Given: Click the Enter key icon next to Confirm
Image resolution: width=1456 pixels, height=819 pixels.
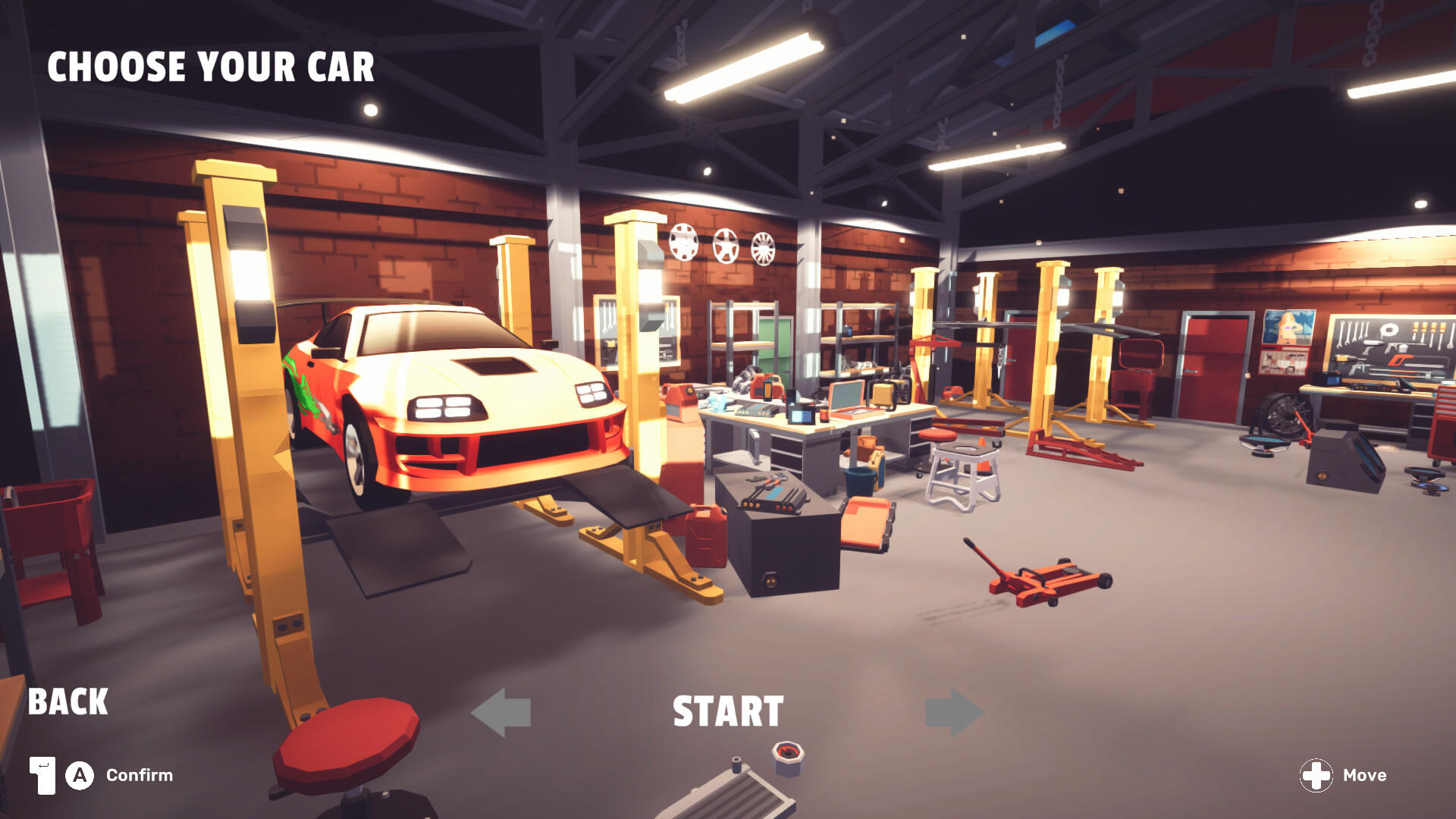Looking at the screenshot, I should [42, 775].
